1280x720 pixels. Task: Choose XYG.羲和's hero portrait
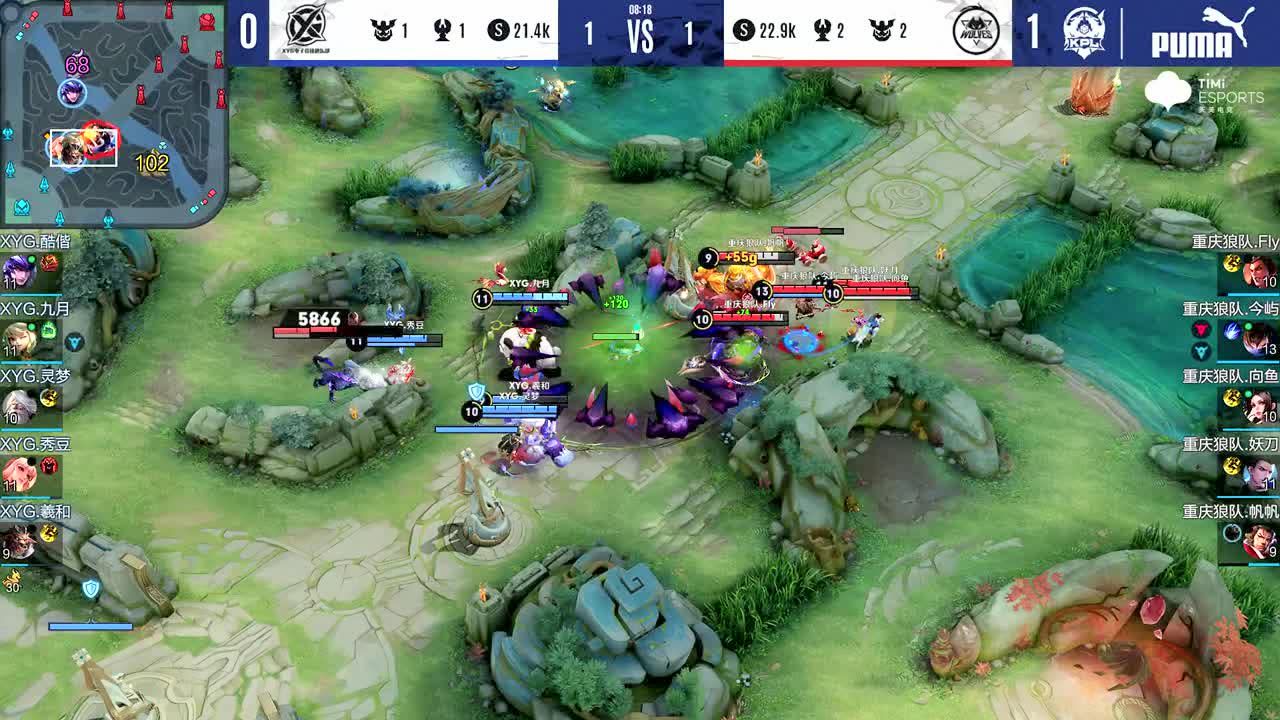17,541
